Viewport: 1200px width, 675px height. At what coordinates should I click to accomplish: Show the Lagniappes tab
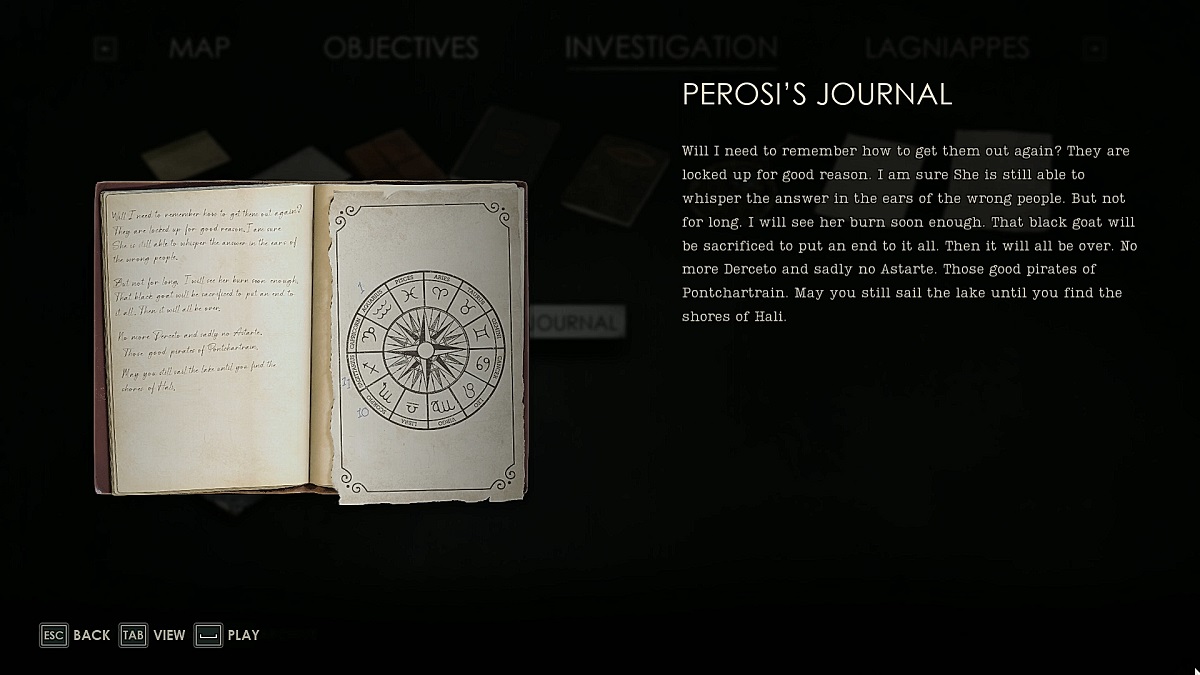point(947,48)
